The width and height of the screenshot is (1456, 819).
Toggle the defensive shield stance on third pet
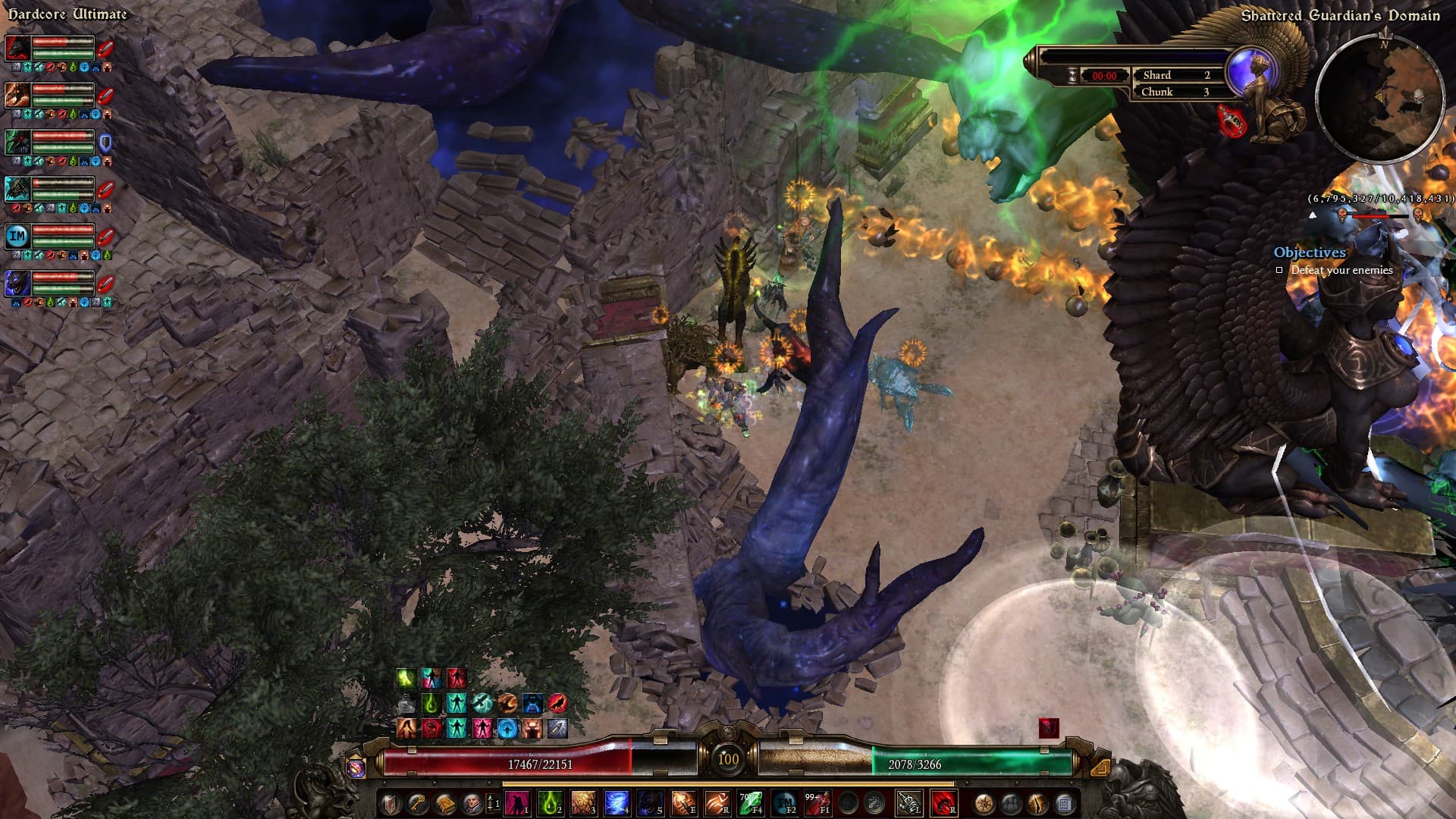[x=105, y=142]
